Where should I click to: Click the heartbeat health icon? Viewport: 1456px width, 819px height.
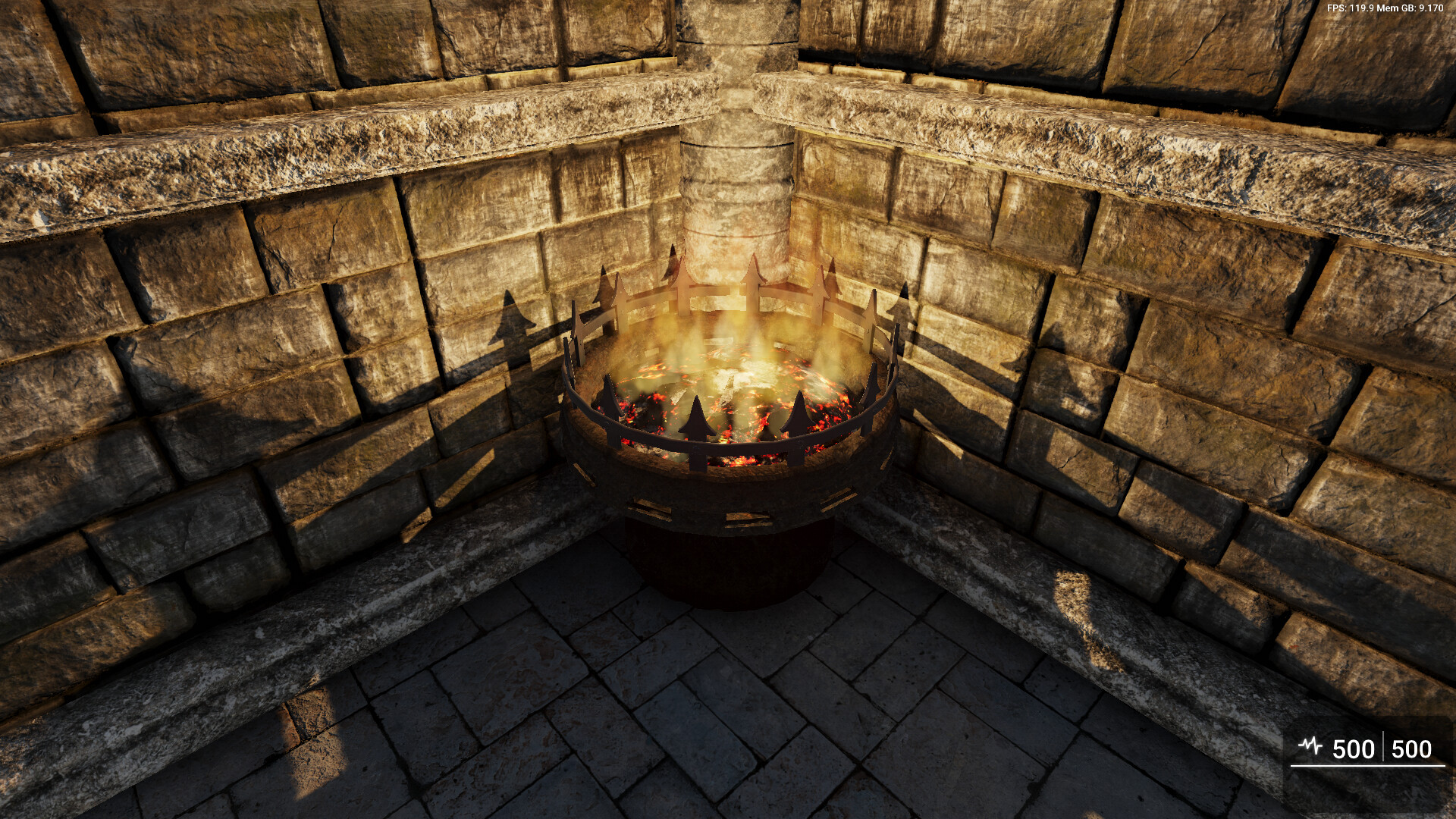(1310, 746)
